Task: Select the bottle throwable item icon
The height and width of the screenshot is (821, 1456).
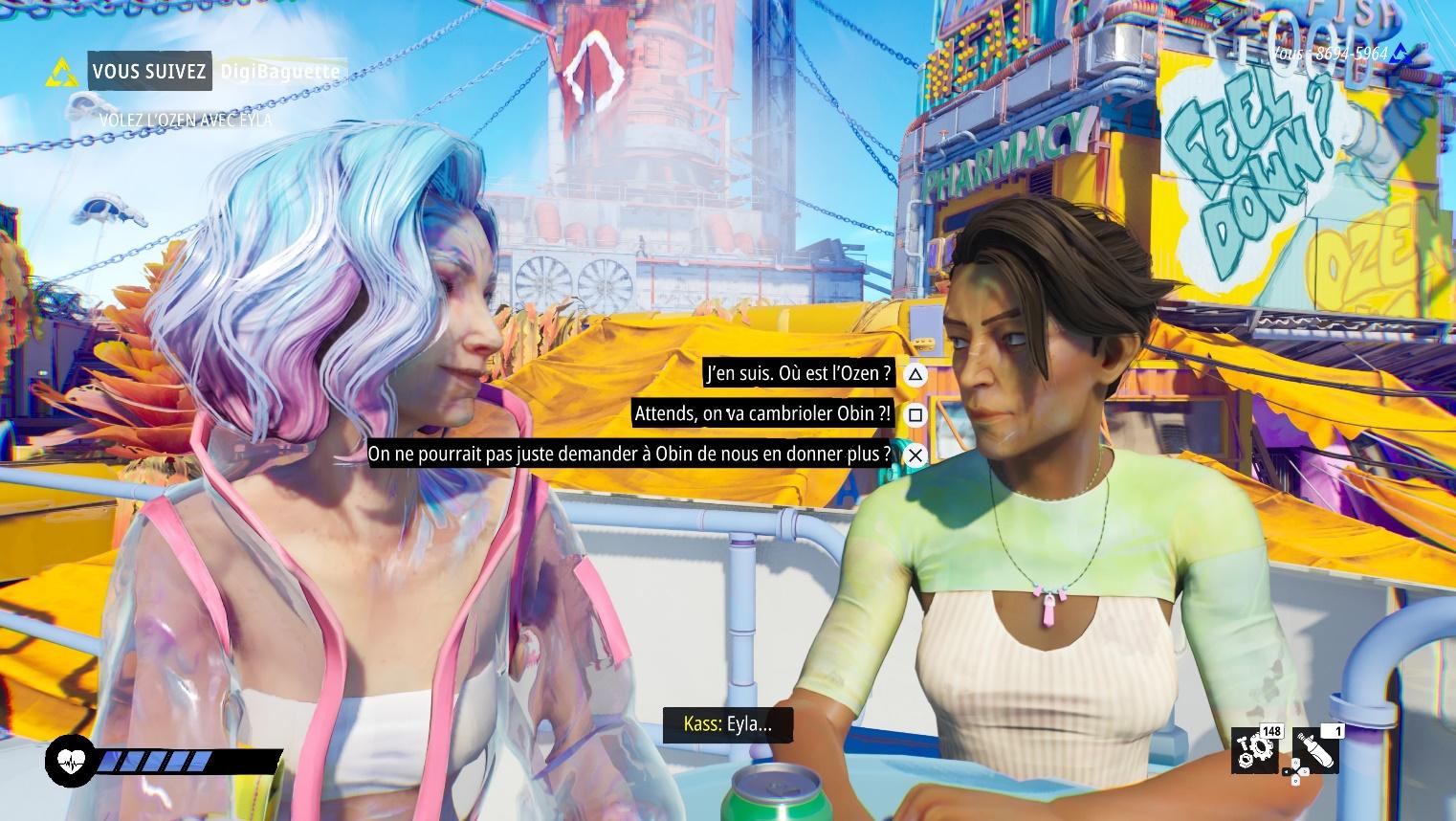Action: (1315, 751)
